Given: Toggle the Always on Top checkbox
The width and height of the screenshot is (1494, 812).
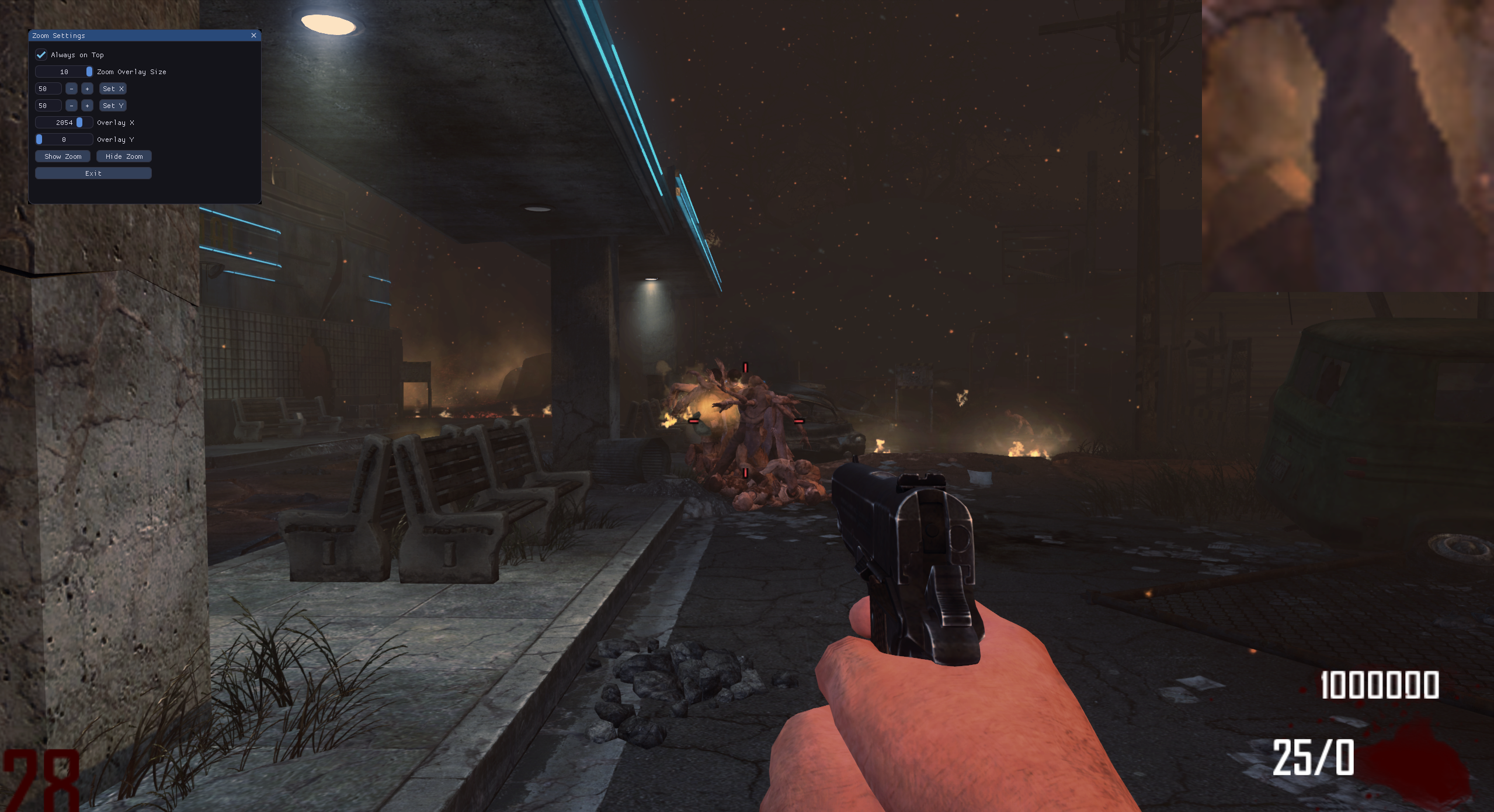Looking at the screenshot, I should pyautogui.click(x=41, y=55).
